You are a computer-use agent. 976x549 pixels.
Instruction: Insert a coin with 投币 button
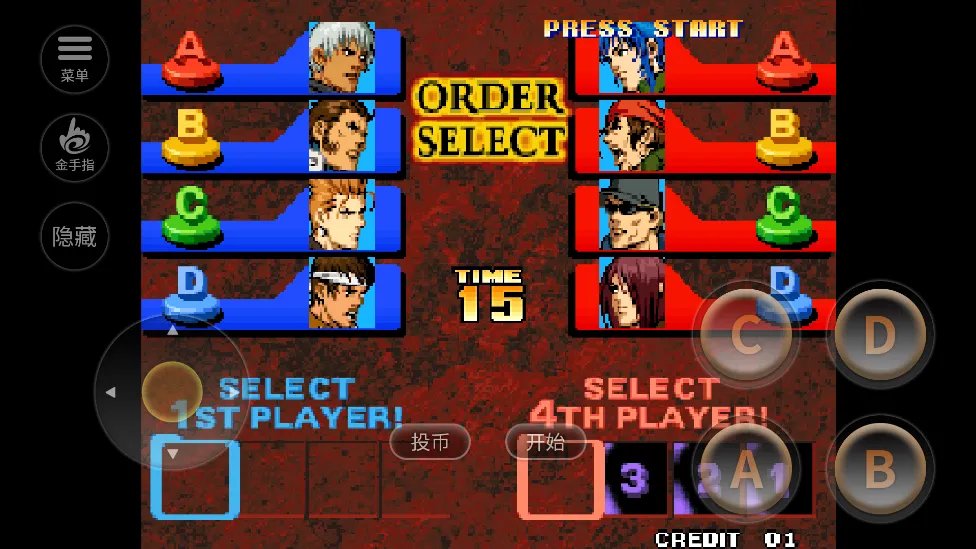coord(430,442)
